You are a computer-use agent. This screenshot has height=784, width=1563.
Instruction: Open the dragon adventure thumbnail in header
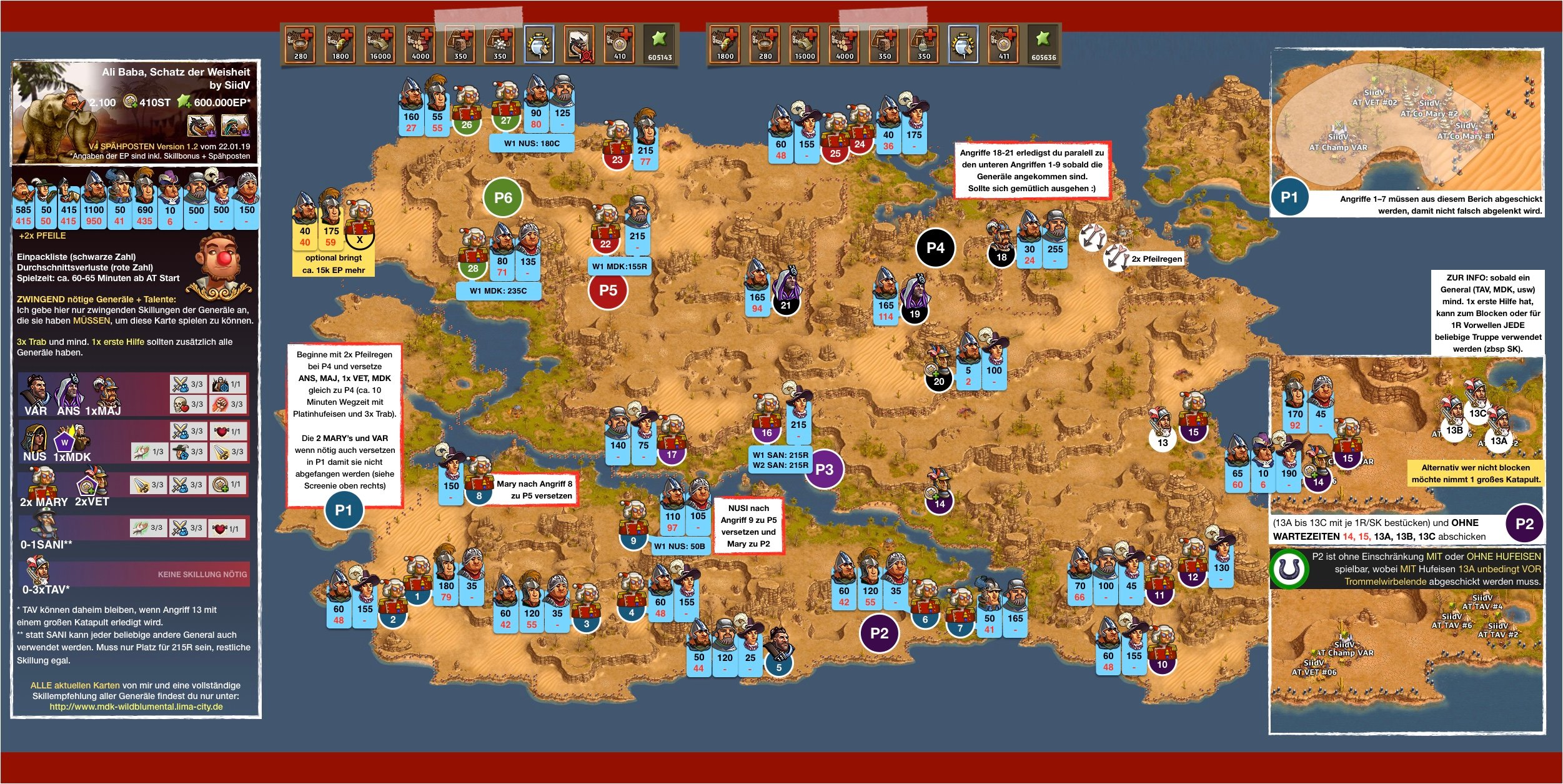pyautogui.click(x=201, y=126)
